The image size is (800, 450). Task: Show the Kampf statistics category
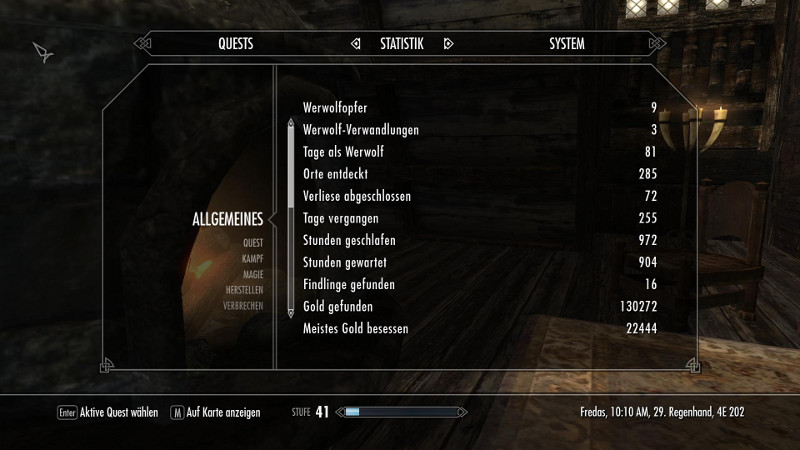click(251, 258)
